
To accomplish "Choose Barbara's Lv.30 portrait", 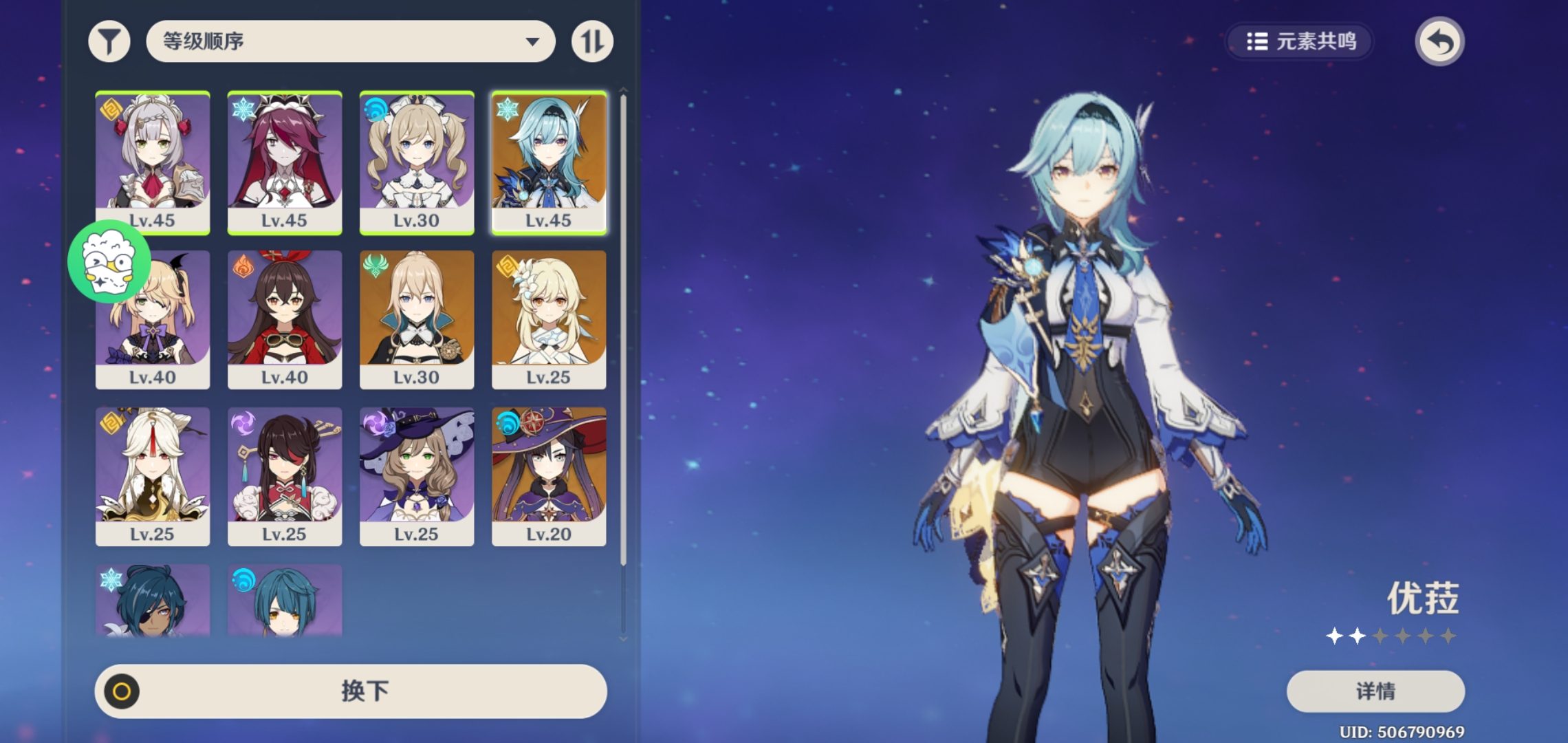I will click(x=417, y=162).
